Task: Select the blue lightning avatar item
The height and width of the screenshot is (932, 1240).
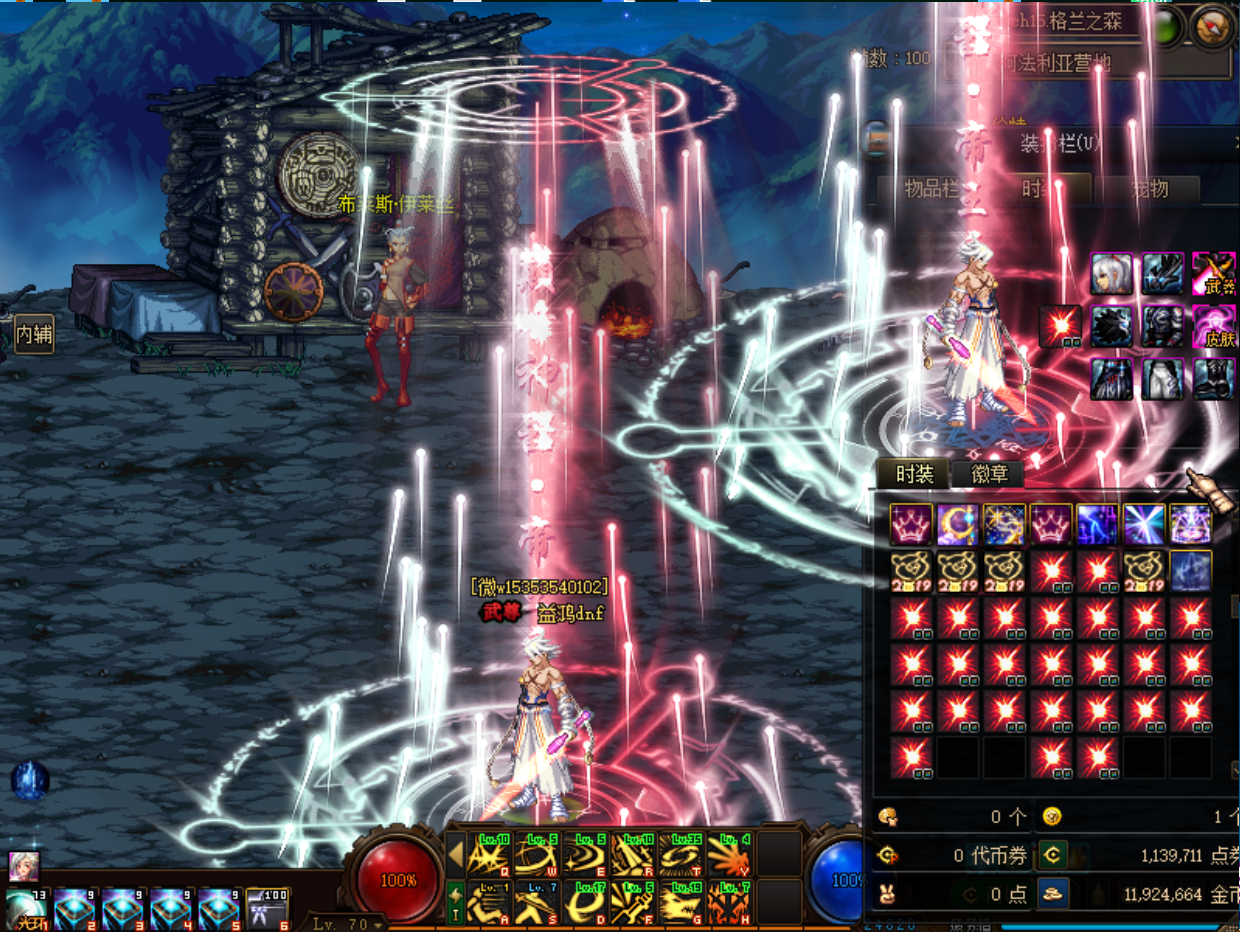Action: click(1097, 524)
